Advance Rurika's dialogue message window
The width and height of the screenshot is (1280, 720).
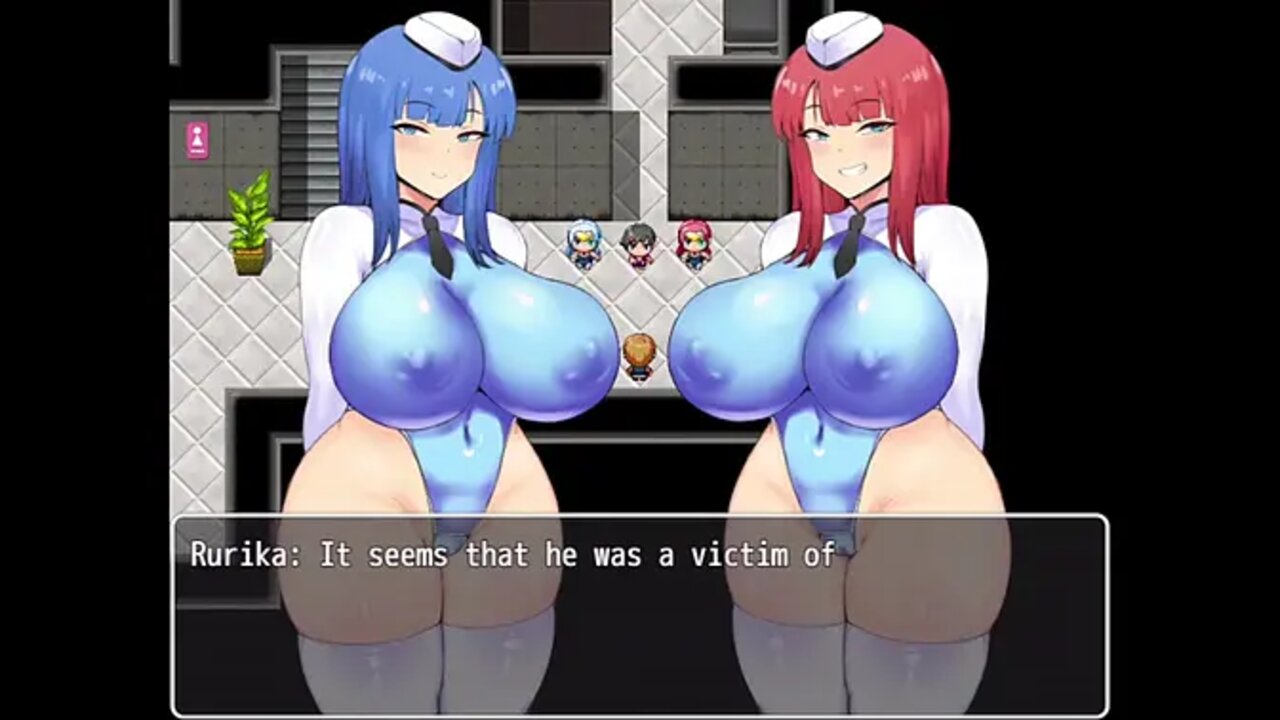click(640, 615)
